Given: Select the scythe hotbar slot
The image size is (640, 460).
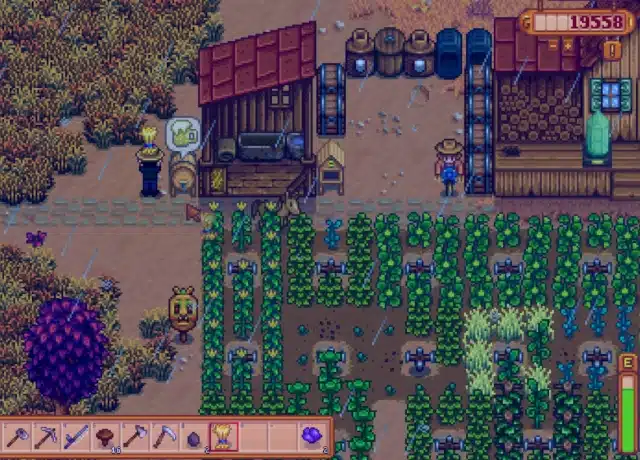Looking at the screenshot, I should [163, 436].
